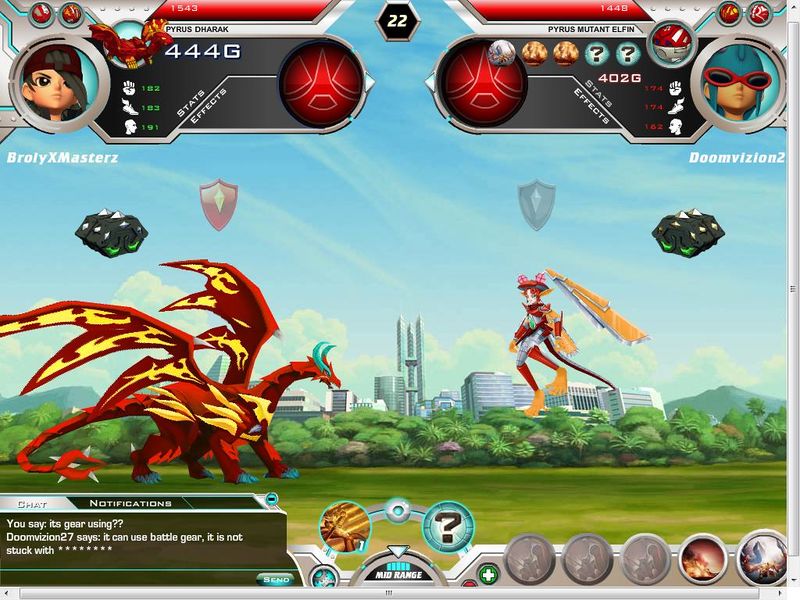This screenshot has width=800, height=600.
Task: Select the rocky mountain ability card
Action: point(763,558)
